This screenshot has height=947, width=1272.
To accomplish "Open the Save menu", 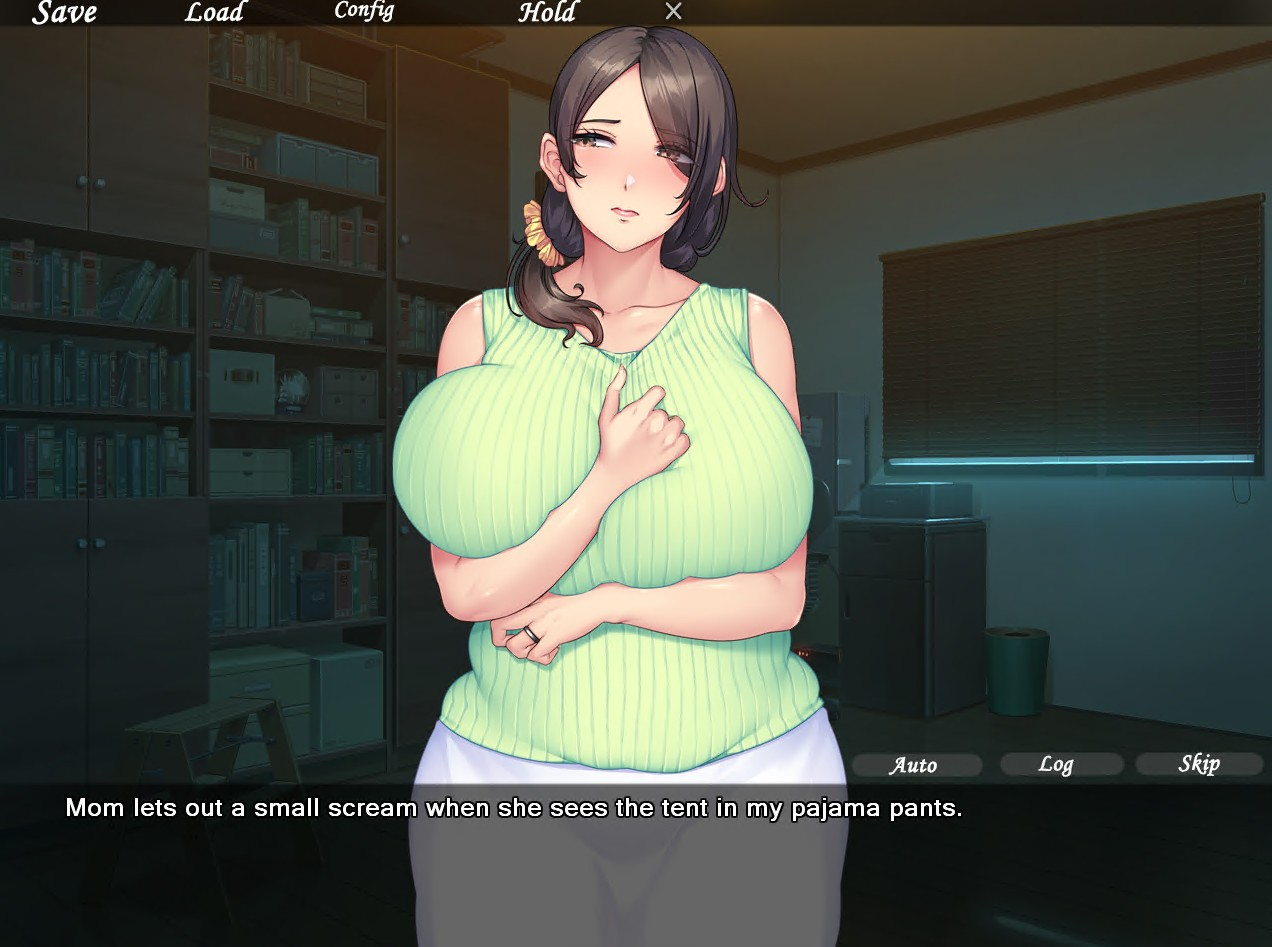I will pos(65,12).
